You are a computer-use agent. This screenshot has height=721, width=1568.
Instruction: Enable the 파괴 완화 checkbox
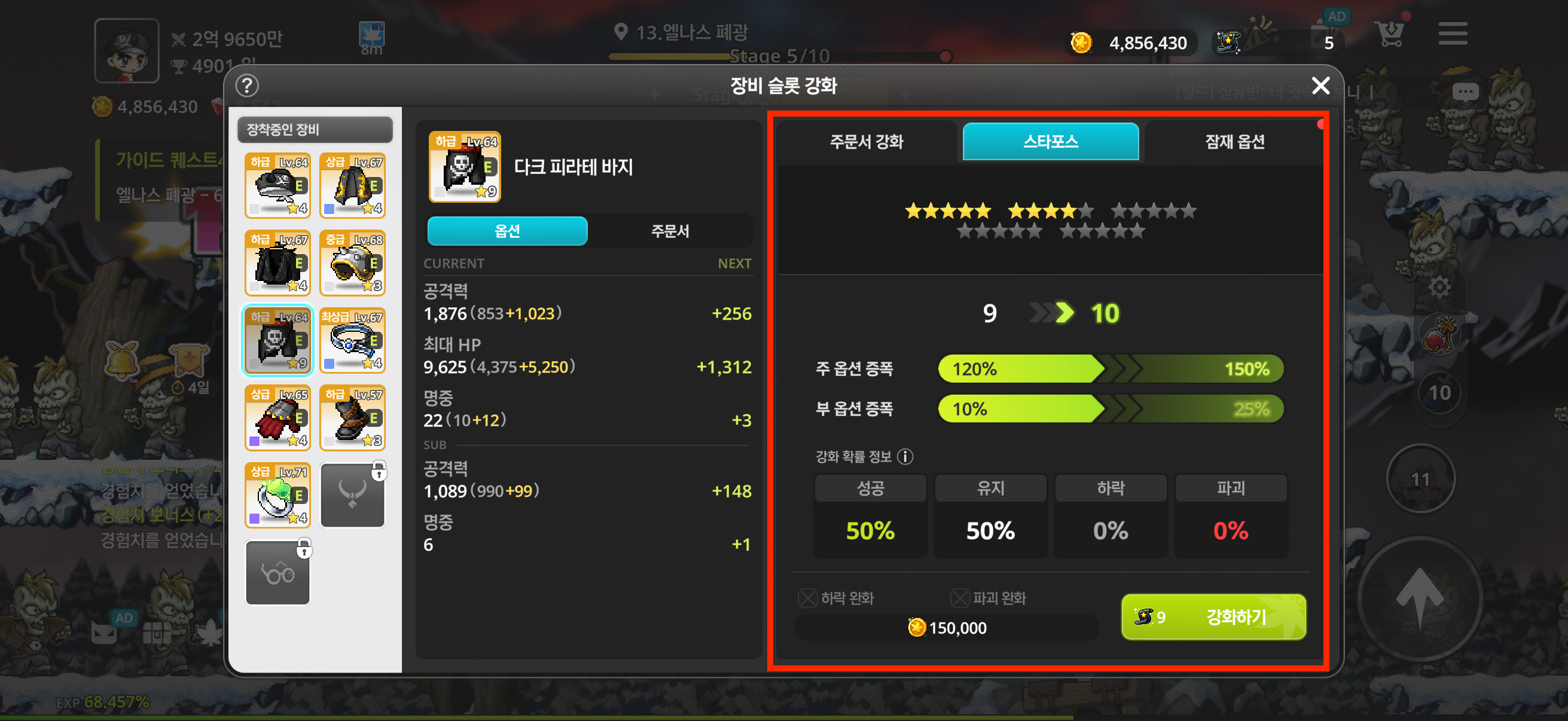point(960,598)
